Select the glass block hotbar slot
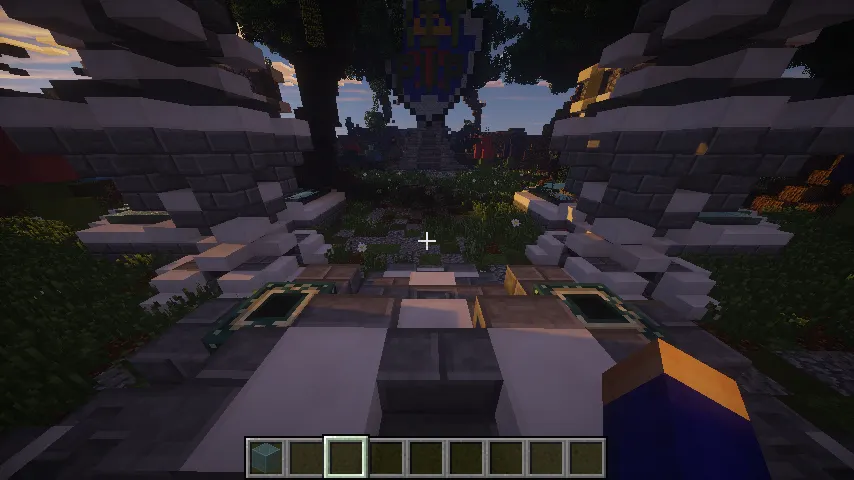854x480 pixels. coord(266,457)
